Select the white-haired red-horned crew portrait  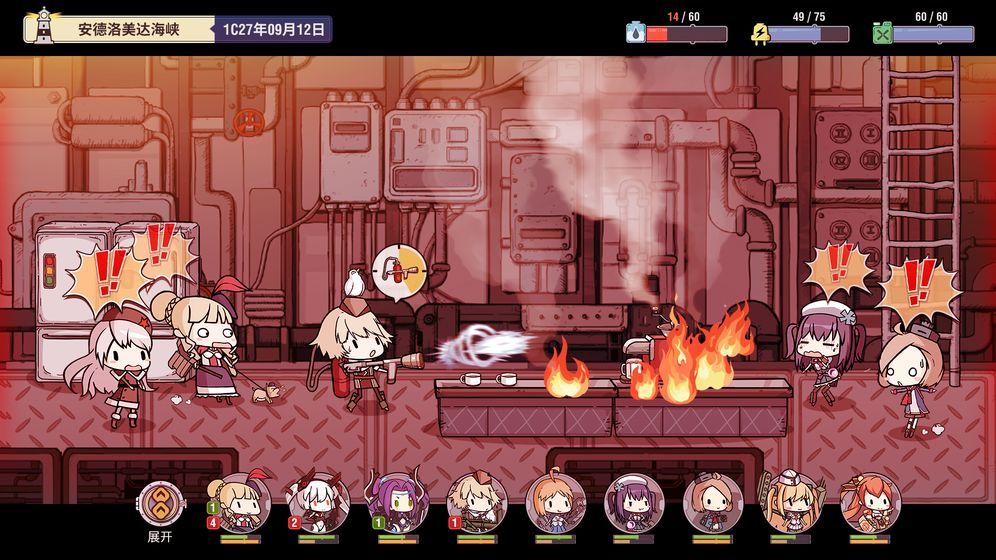pyautogui.click(x=318, y=502)
